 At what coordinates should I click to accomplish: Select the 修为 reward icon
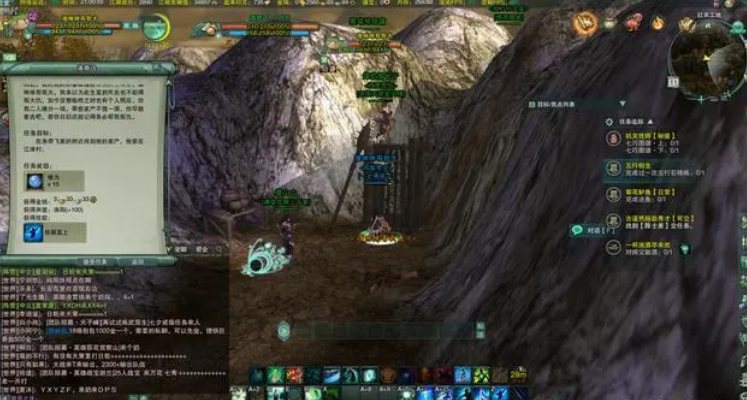[x=36, y=181]
